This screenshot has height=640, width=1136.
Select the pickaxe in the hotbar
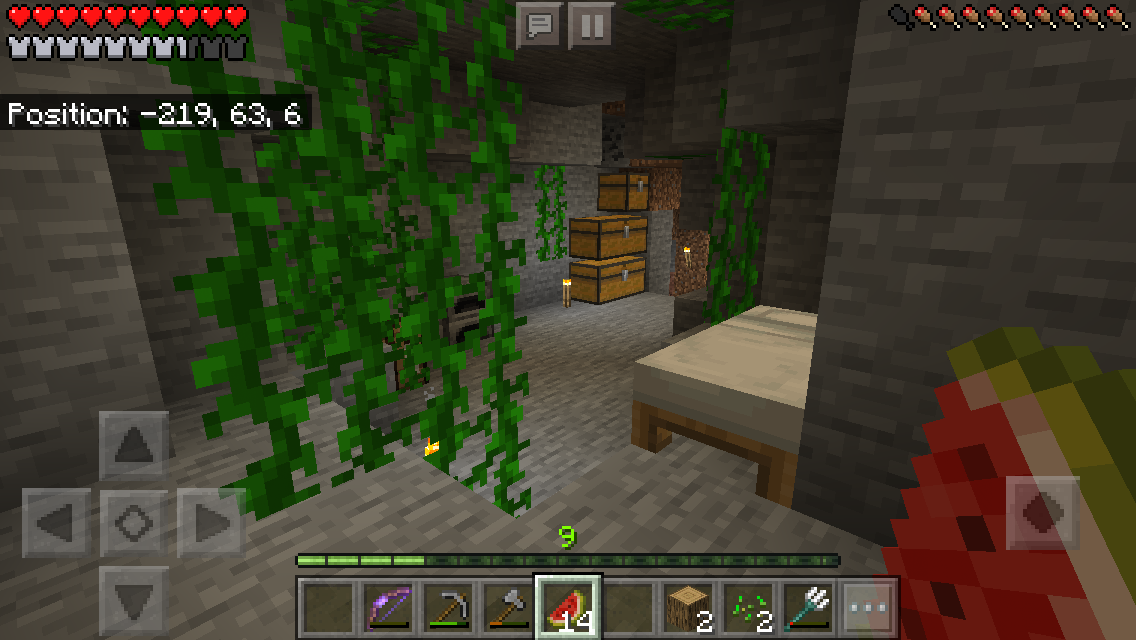click(447, 607)
